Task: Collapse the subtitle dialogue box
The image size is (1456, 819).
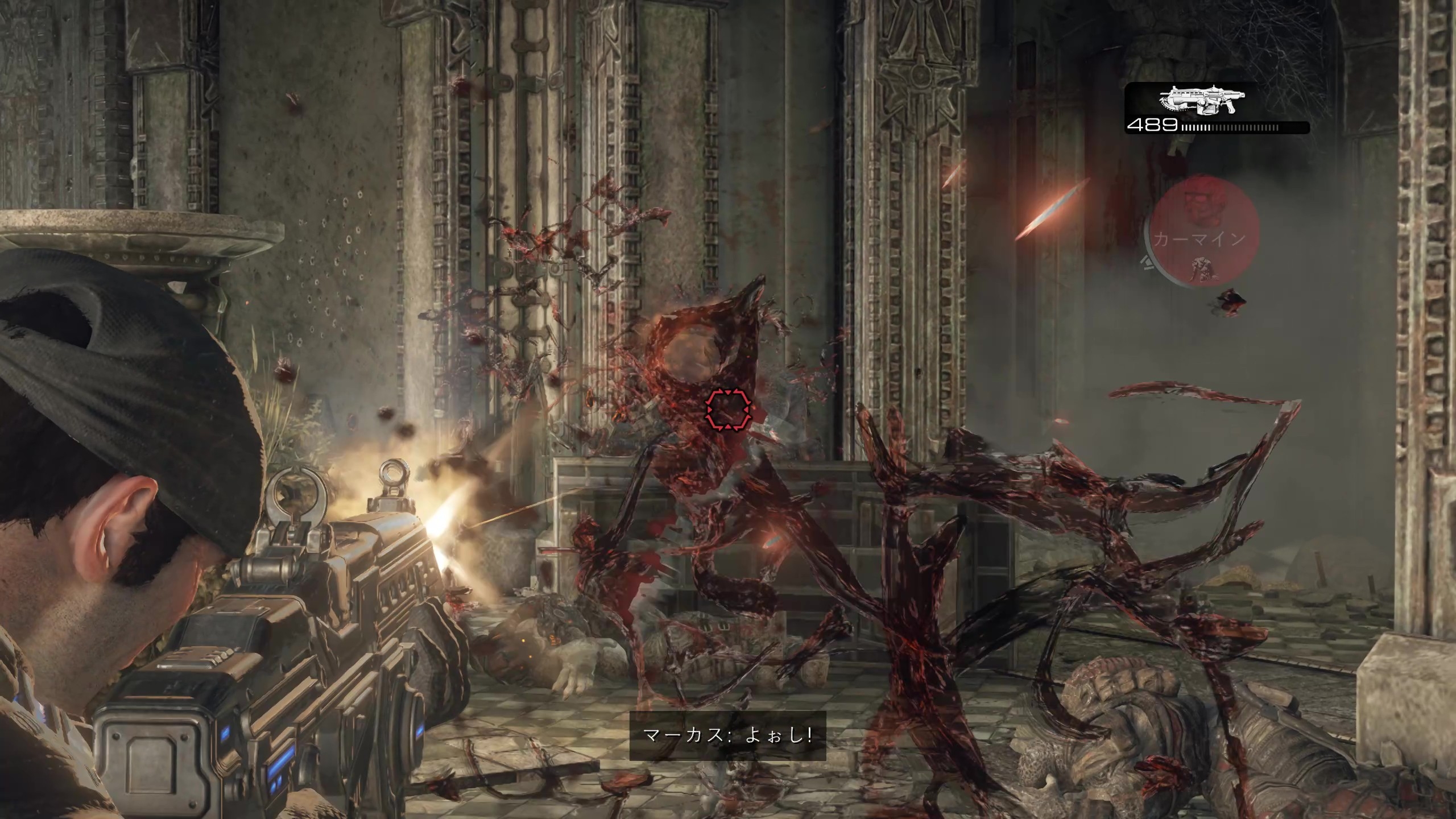Action: click(728, 738)
